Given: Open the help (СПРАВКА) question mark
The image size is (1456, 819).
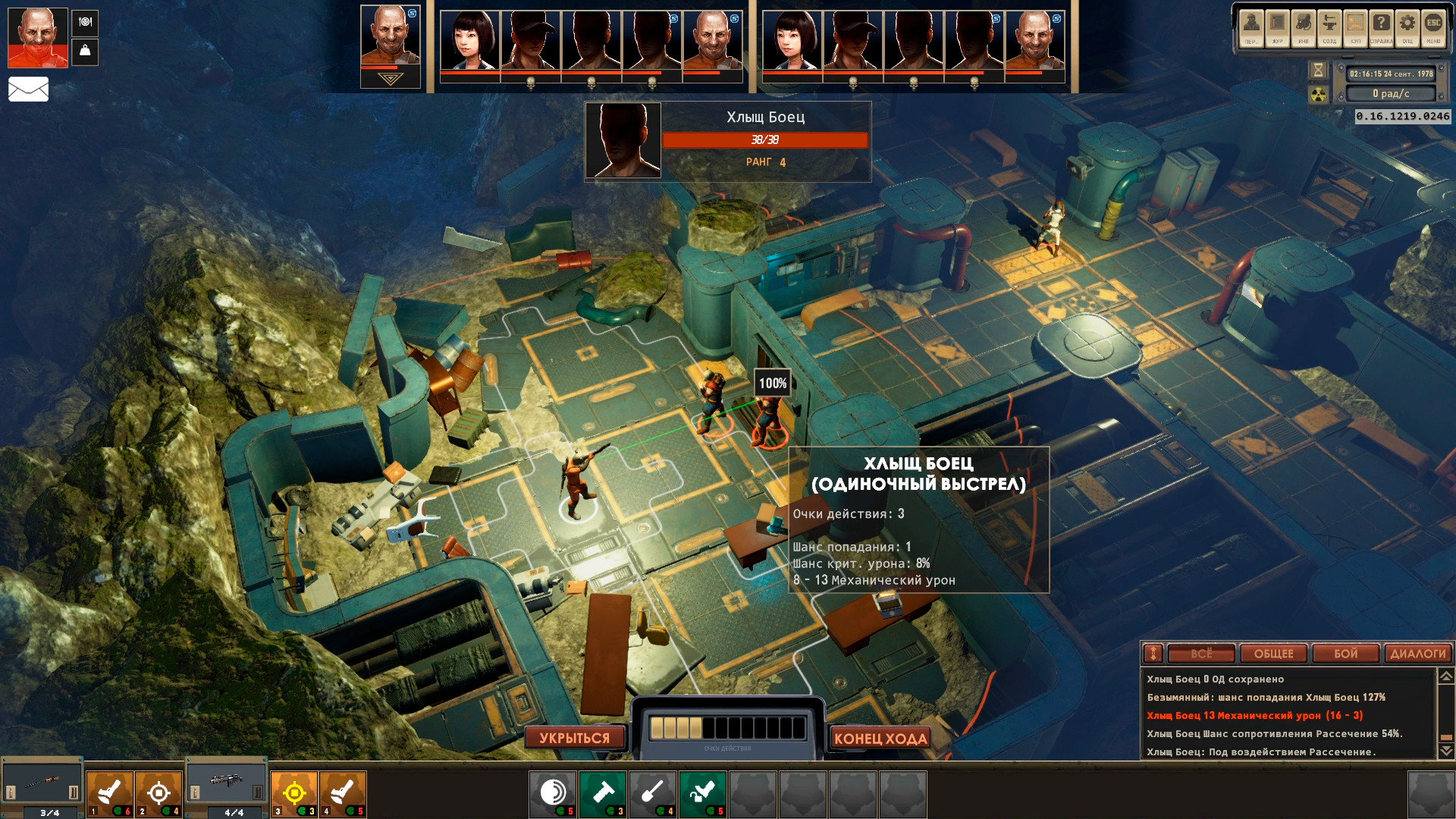Looking at the screenshot, I should click(x=1382, y=27).
